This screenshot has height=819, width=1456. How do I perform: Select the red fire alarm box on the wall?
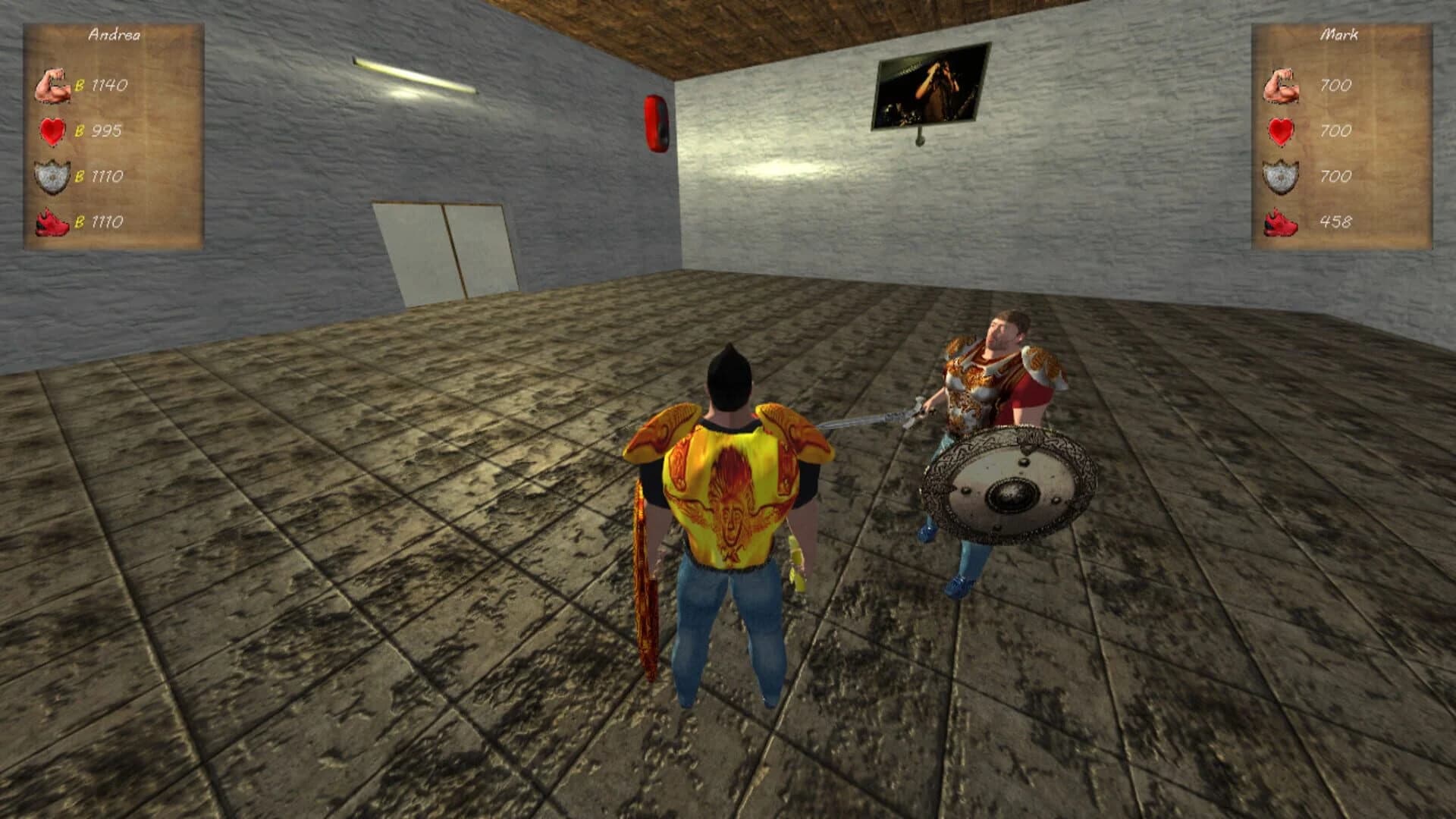(655, 121)
